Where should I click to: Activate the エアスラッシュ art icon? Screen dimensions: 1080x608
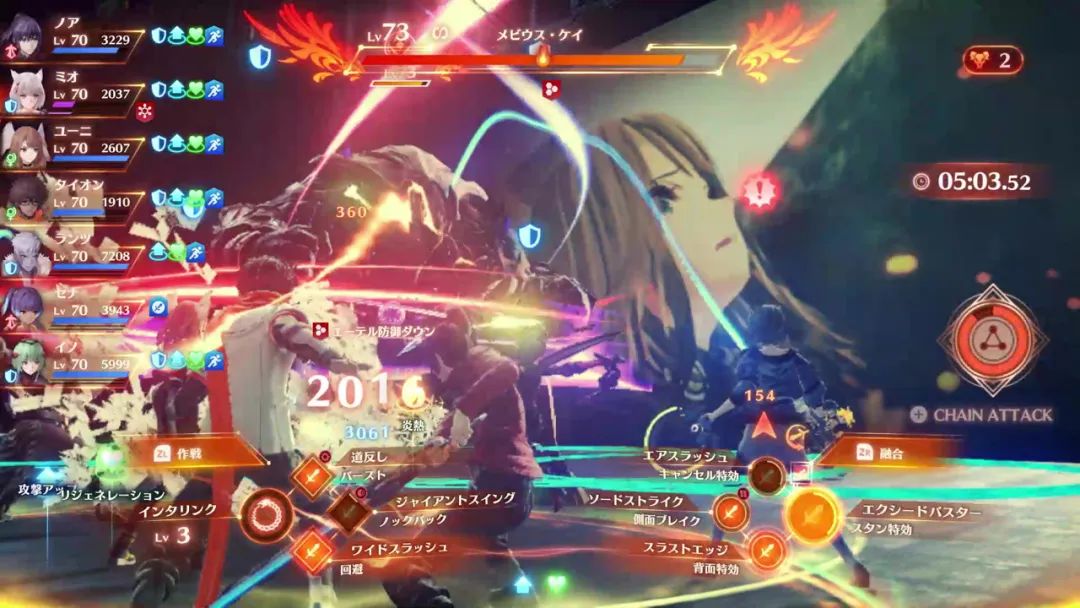pos(766,475)
